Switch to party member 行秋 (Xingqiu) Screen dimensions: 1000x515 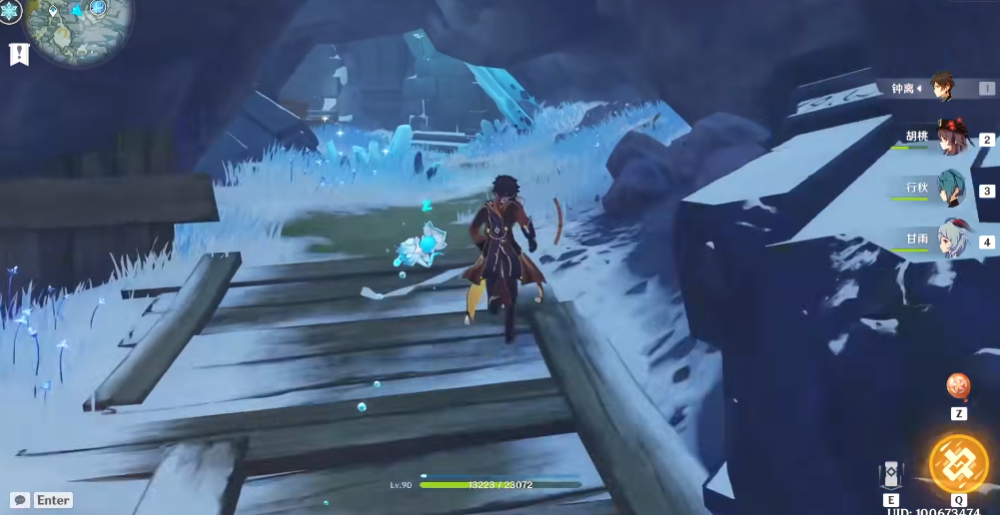click(948, 188)
